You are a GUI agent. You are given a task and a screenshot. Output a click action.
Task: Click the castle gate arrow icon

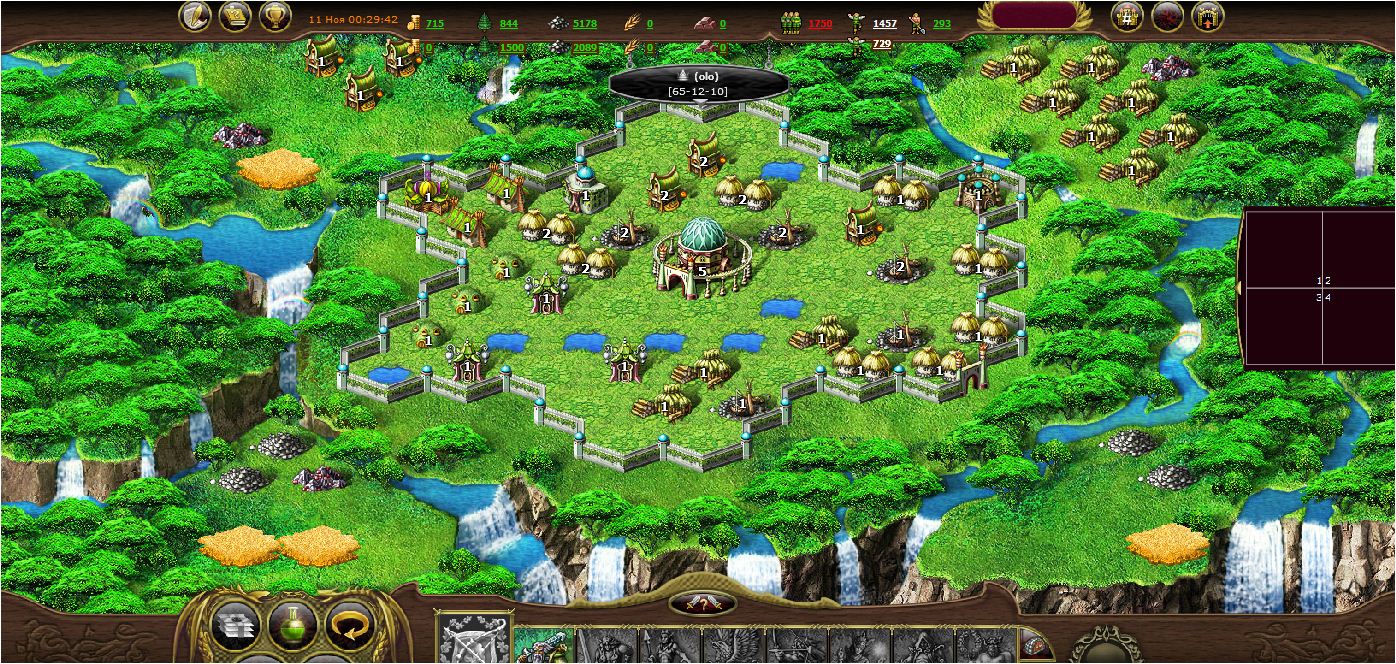point(1208,17)
